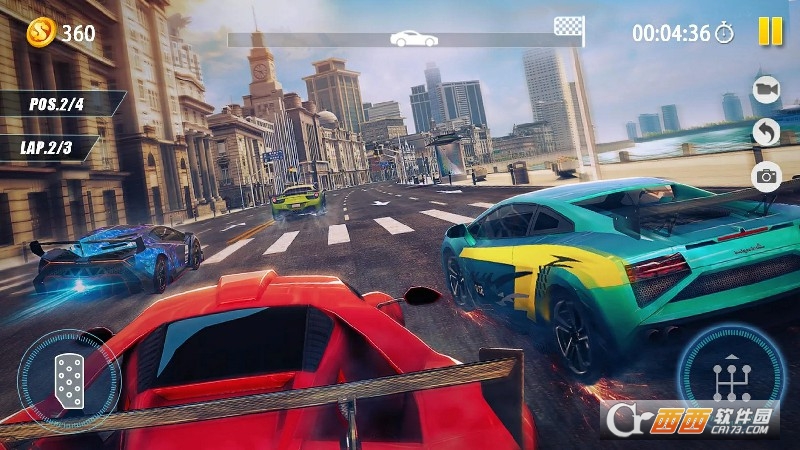Viewport: 800px width, 450px height.
Task: Hit the brake pedal button
Action: (x=69, y=381)
